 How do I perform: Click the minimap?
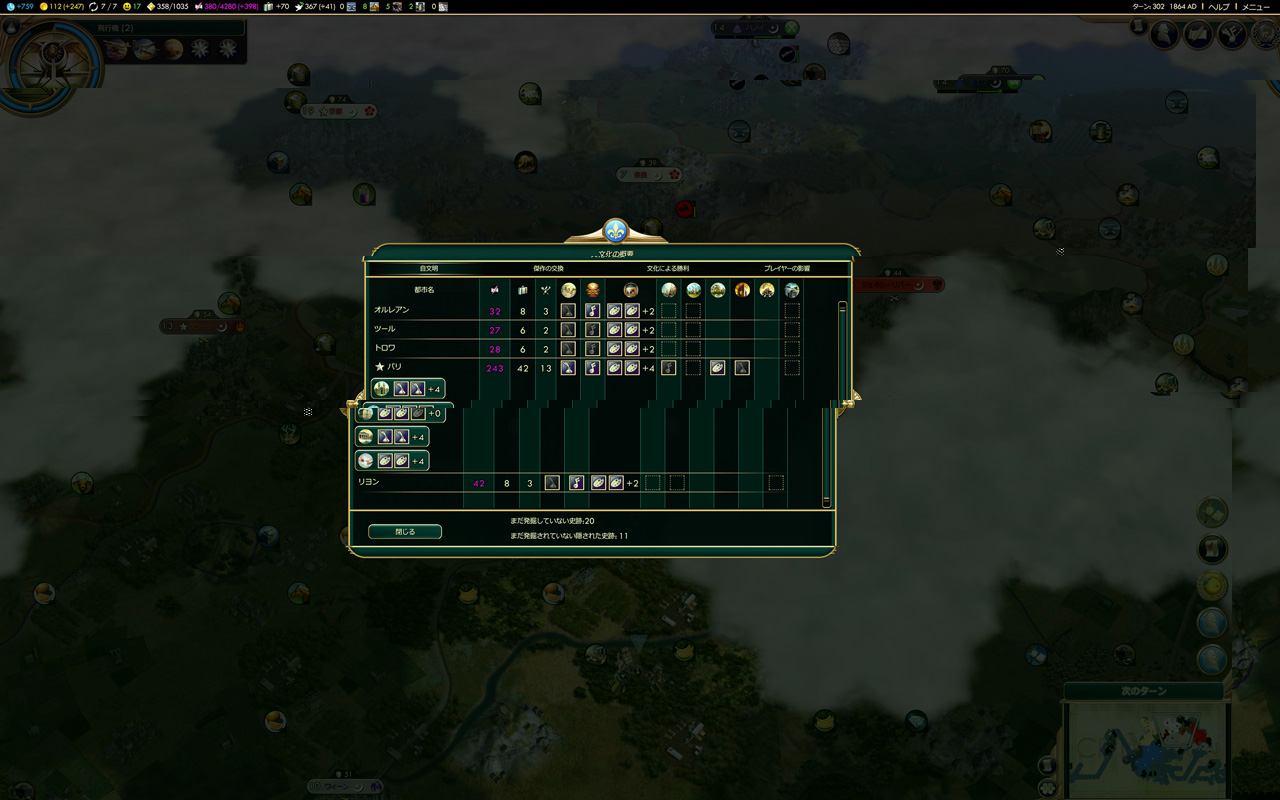pos(1146,750)
